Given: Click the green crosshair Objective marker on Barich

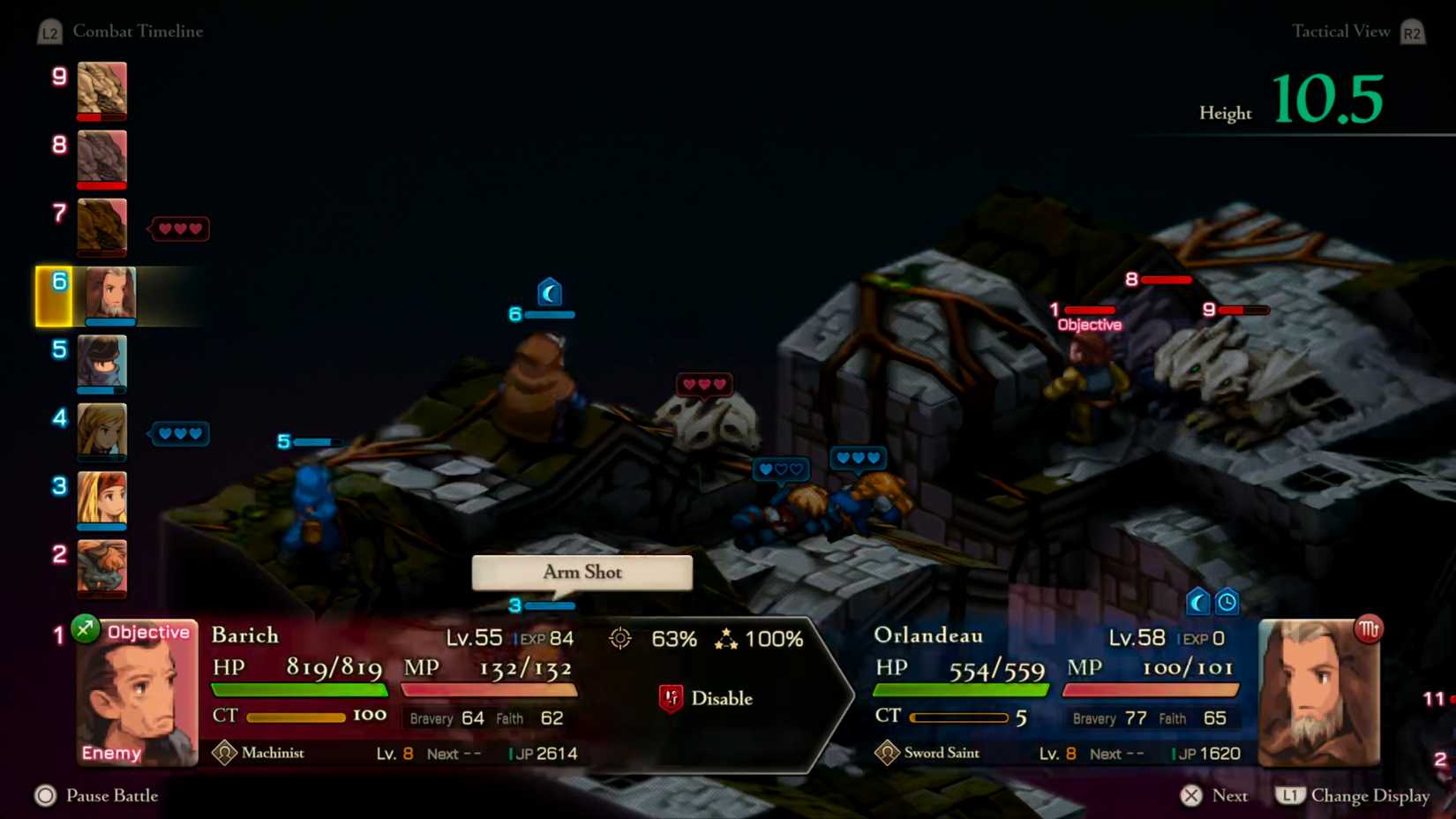Looking at the screenshot, I should (84, 631).
